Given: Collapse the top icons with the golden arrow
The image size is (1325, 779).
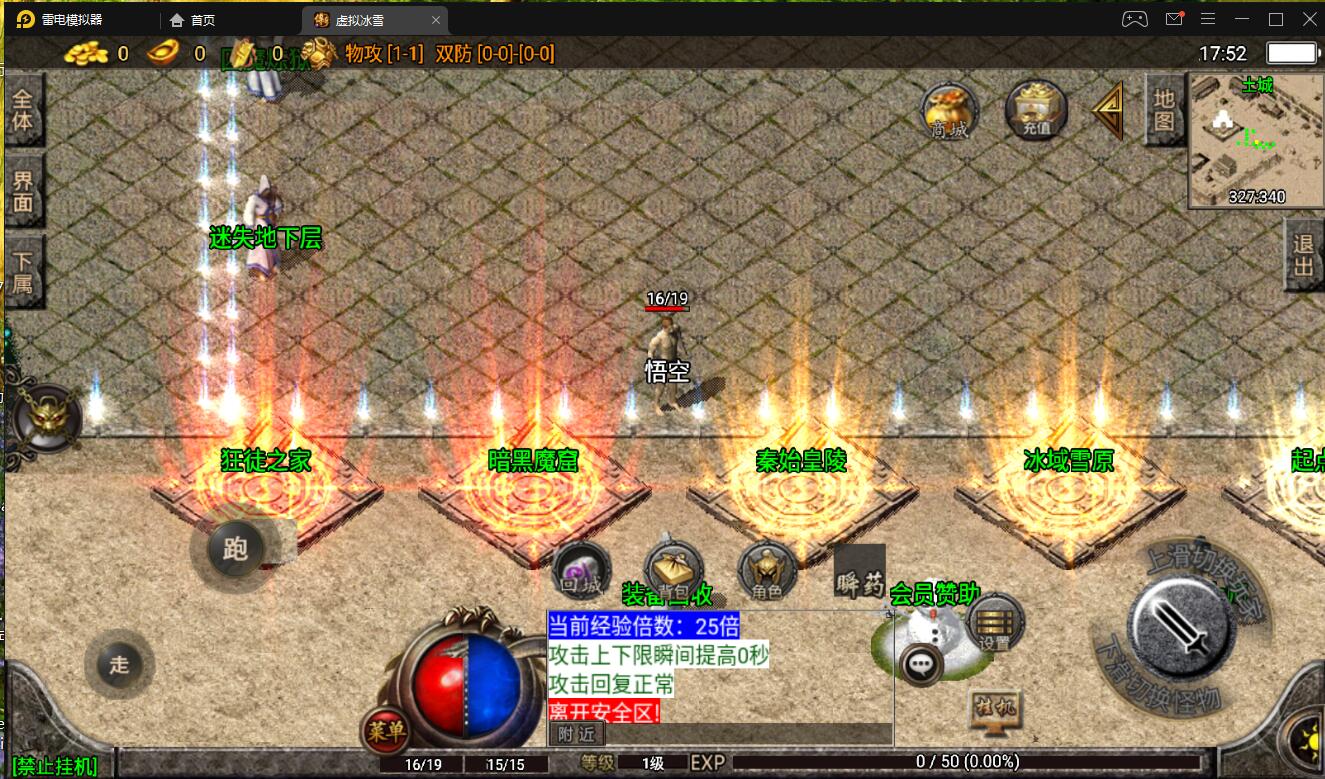Looking at the screenshot, I should click(1108, 111).
